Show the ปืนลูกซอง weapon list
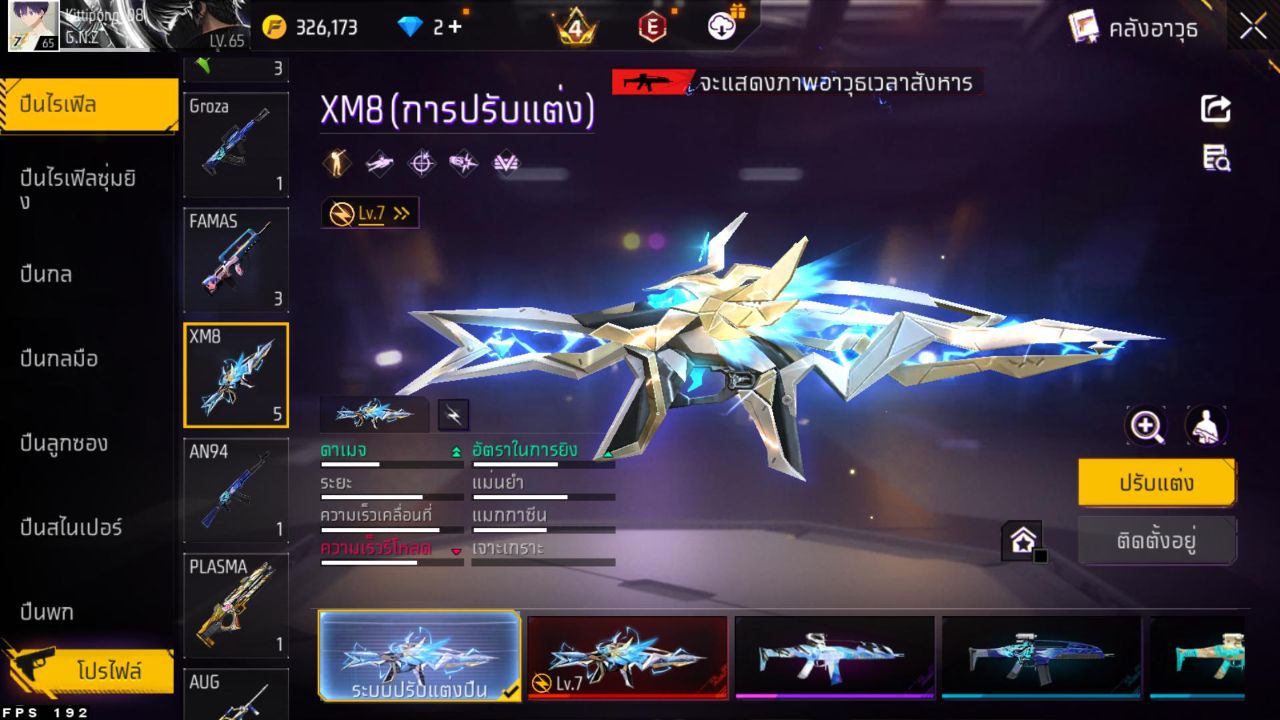The image size is (1280, 720). [x=64, y=443]
